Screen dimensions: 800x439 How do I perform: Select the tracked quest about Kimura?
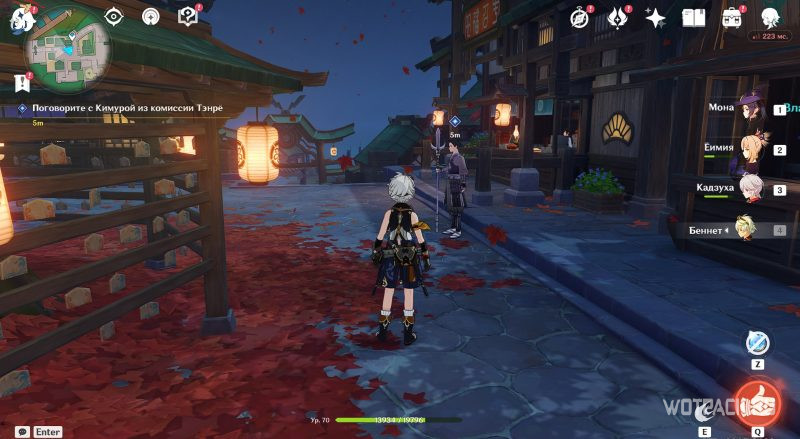pyautogui.click(x=120, y=108)
